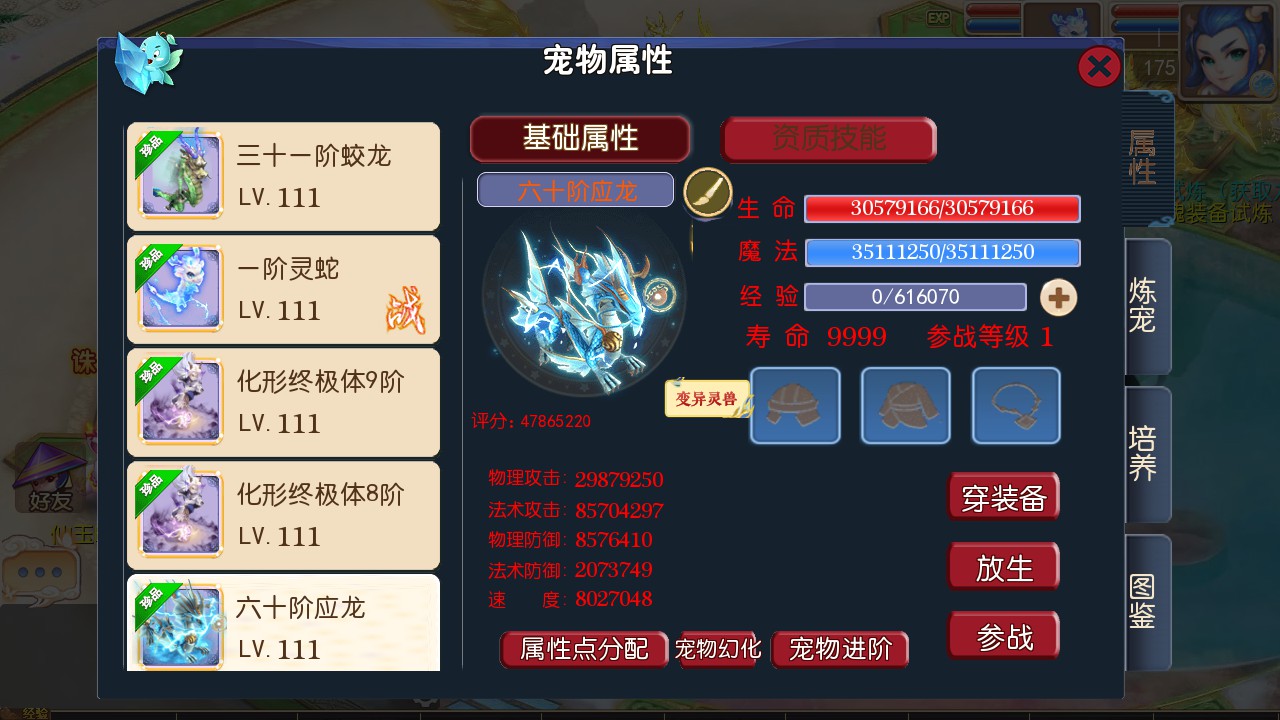1280x720 pixels.
Task: Switch to the 资质技能 tab
Action: click(x=829, y=139)
